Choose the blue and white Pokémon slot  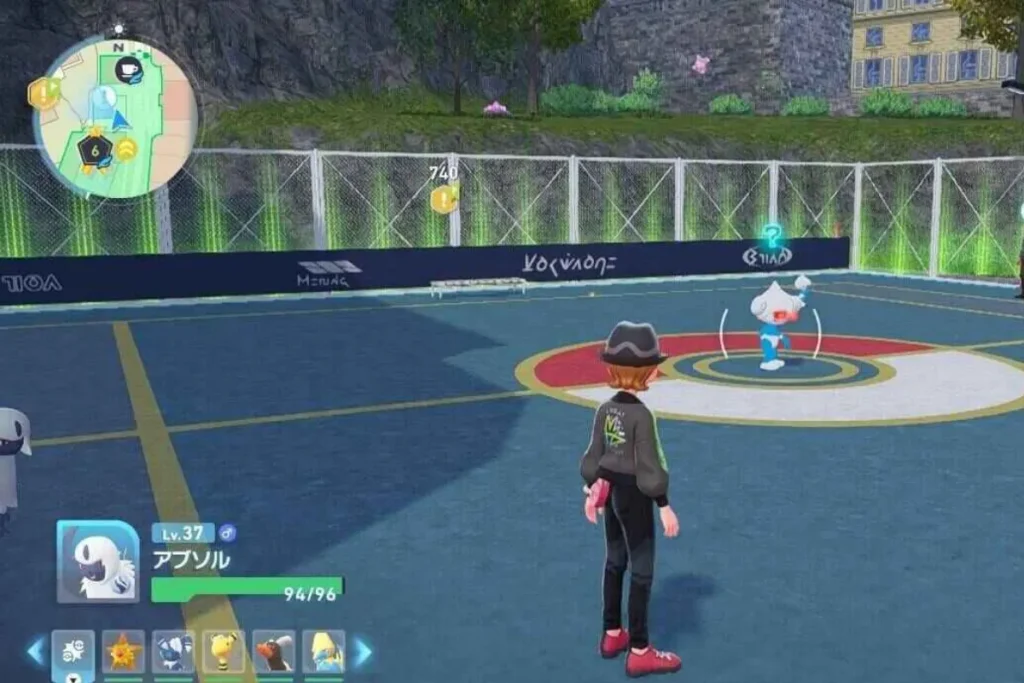173,652
